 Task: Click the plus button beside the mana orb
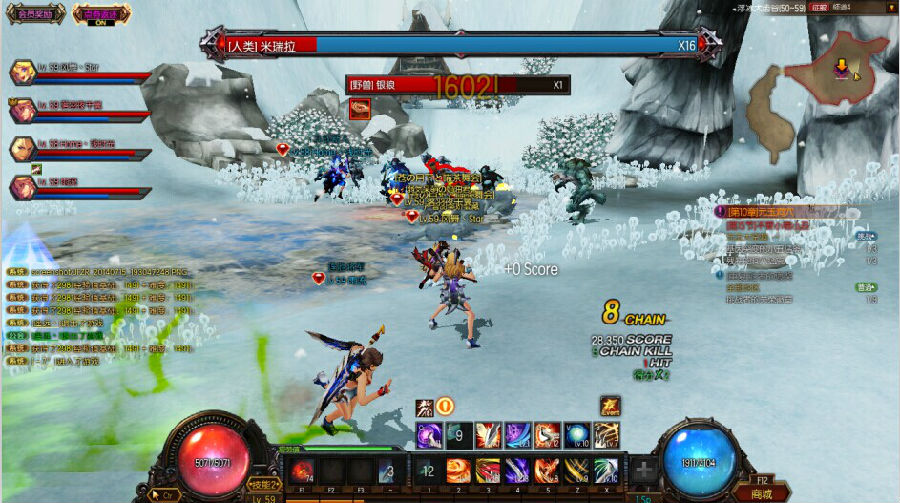click(x=644, y=471)
